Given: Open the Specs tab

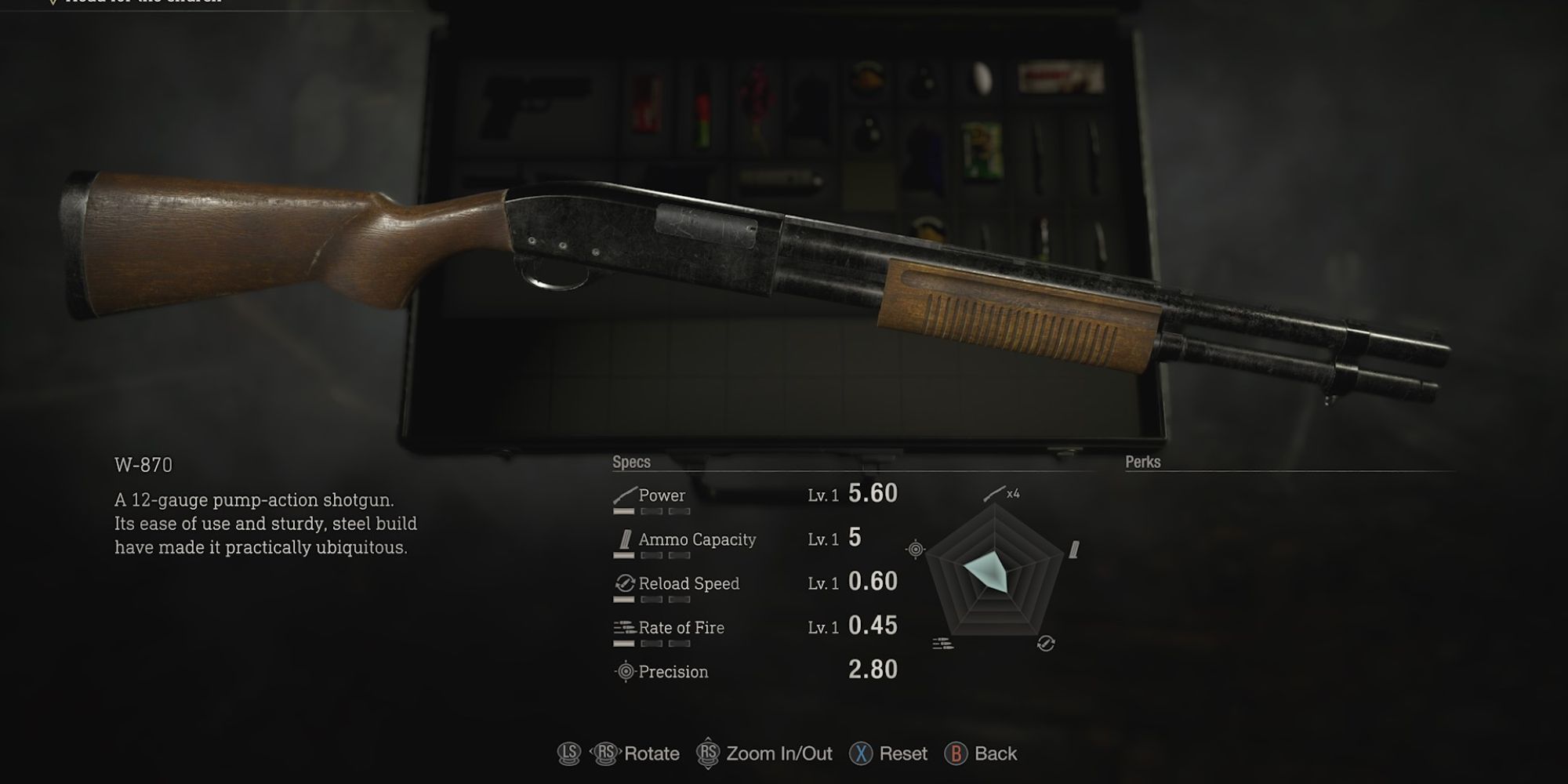Looking at the screenshot, I should coord(632,463).
